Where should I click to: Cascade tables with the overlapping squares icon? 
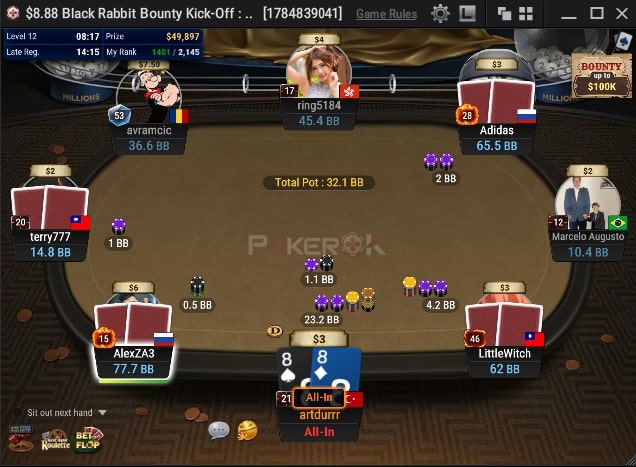click(504, 14)
